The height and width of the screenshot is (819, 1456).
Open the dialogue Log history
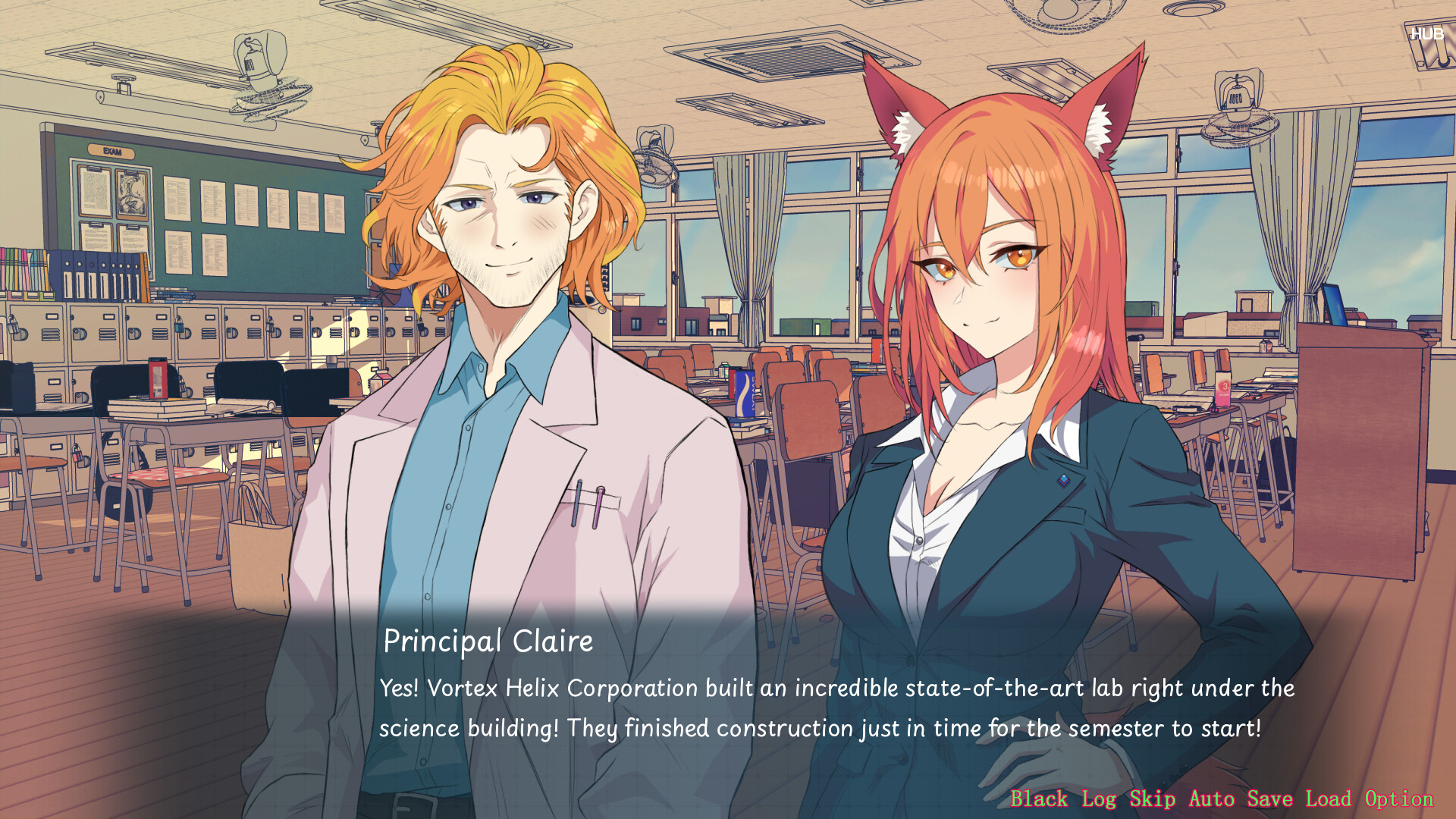(1098, 799)
